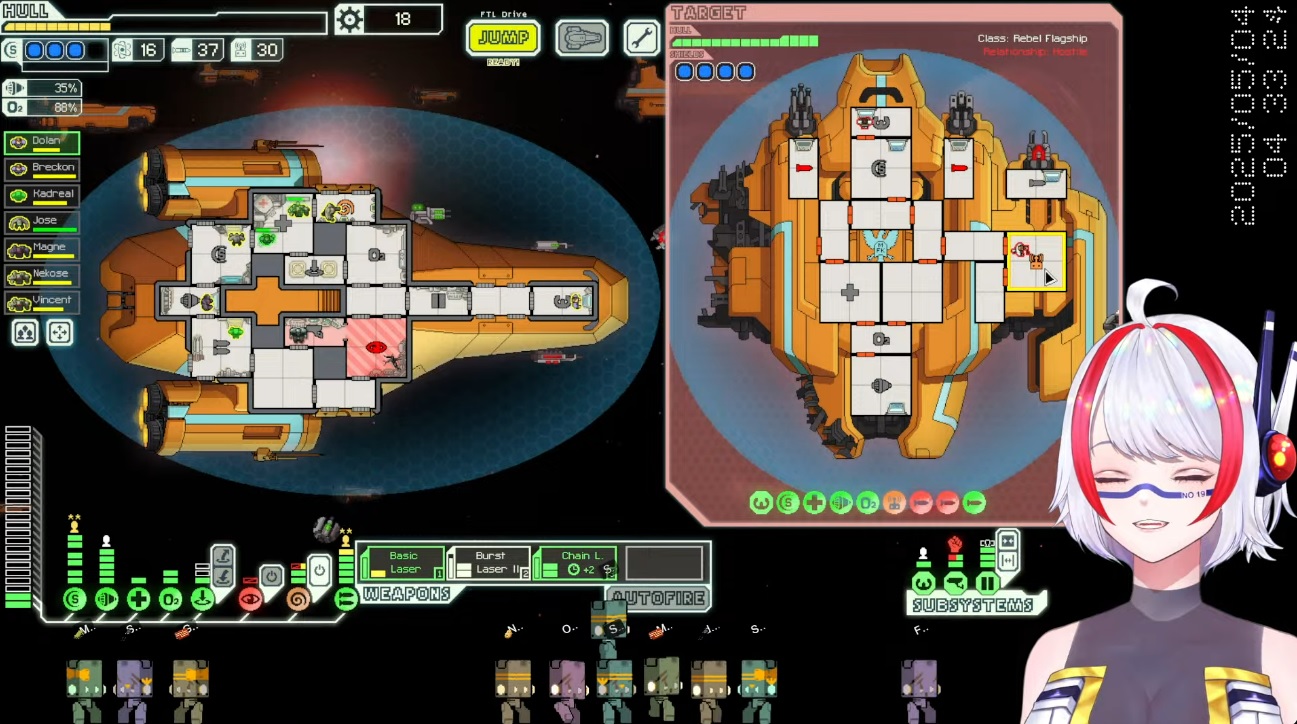Click the engines system icon
The height and width of the screenshot is (724, 1297).
(106, 599)
